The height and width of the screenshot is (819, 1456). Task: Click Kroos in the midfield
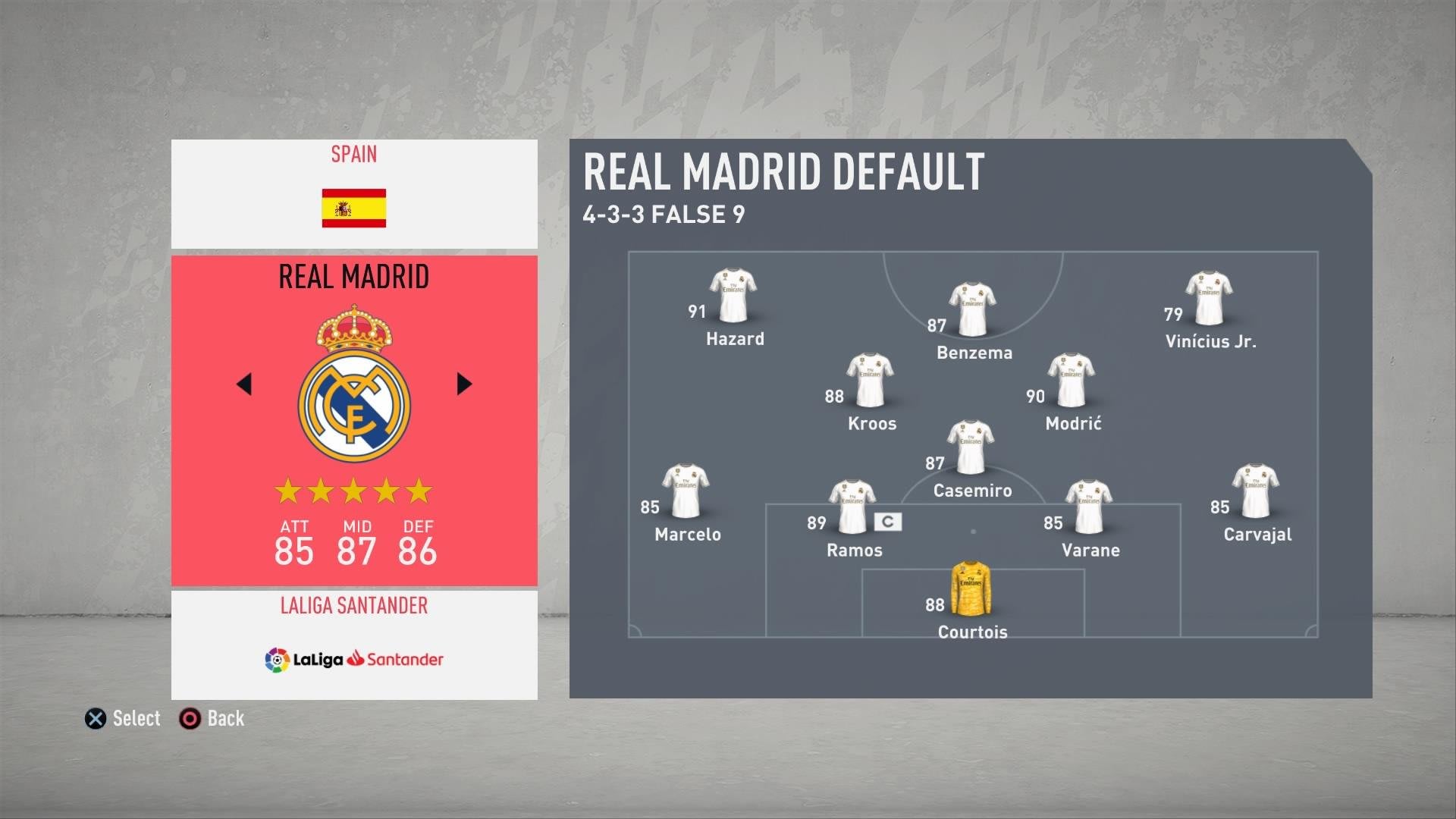point(871,380)
